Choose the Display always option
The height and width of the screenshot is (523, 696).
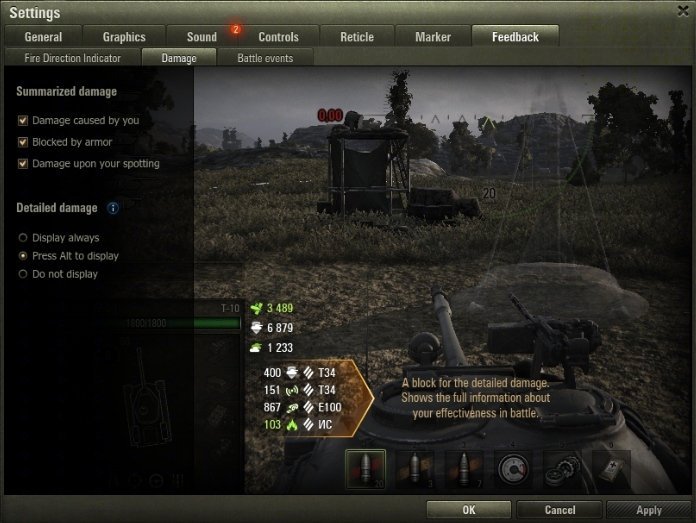(x=23, y=238)
